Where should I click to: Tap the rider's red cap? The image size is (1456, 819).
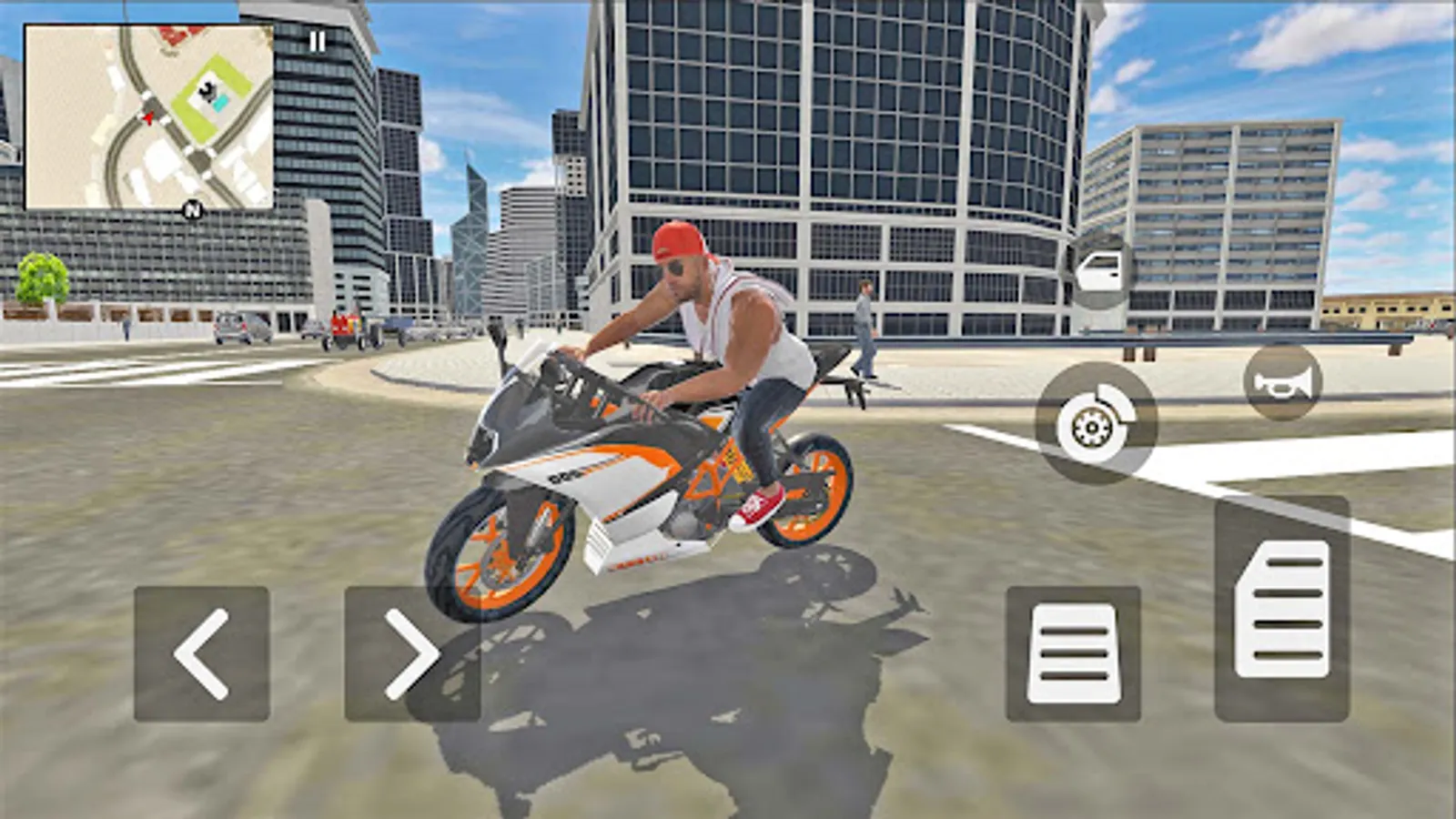683,238
